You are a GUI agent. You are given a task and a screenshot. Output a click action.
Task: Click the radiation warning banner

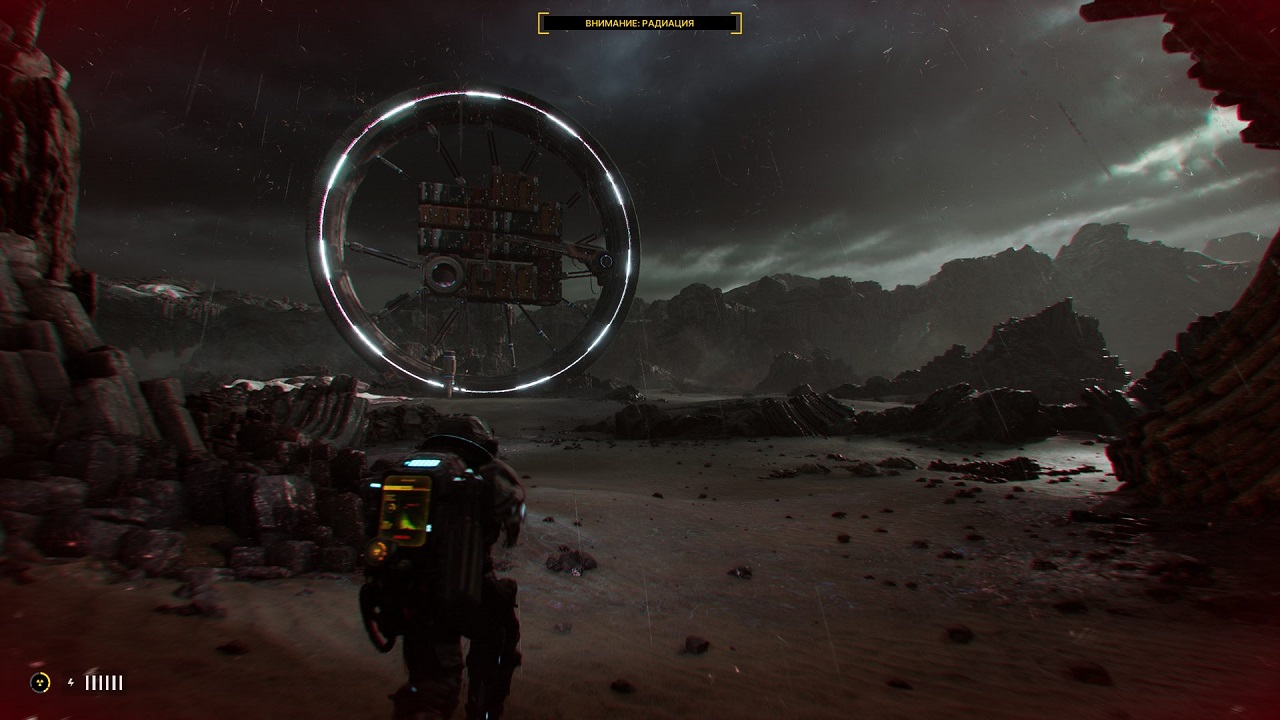click(640, 22)
